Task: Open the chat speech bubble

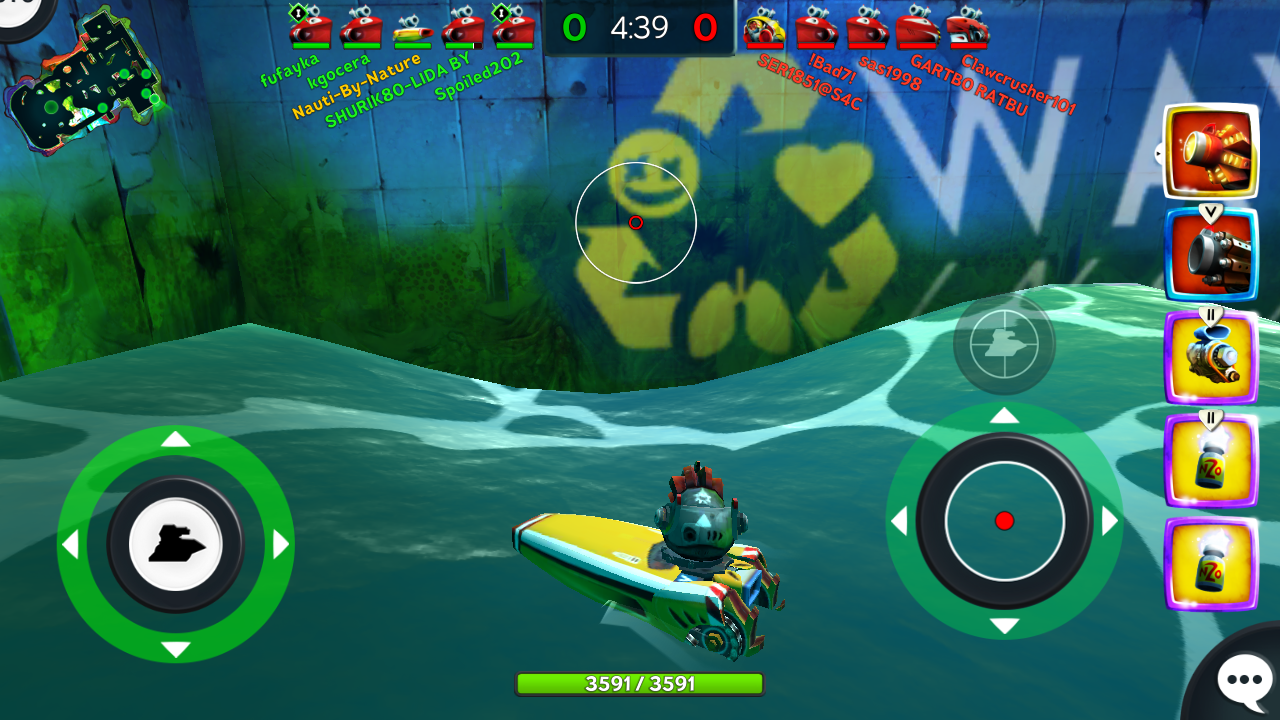Action: click(1242, 680)
